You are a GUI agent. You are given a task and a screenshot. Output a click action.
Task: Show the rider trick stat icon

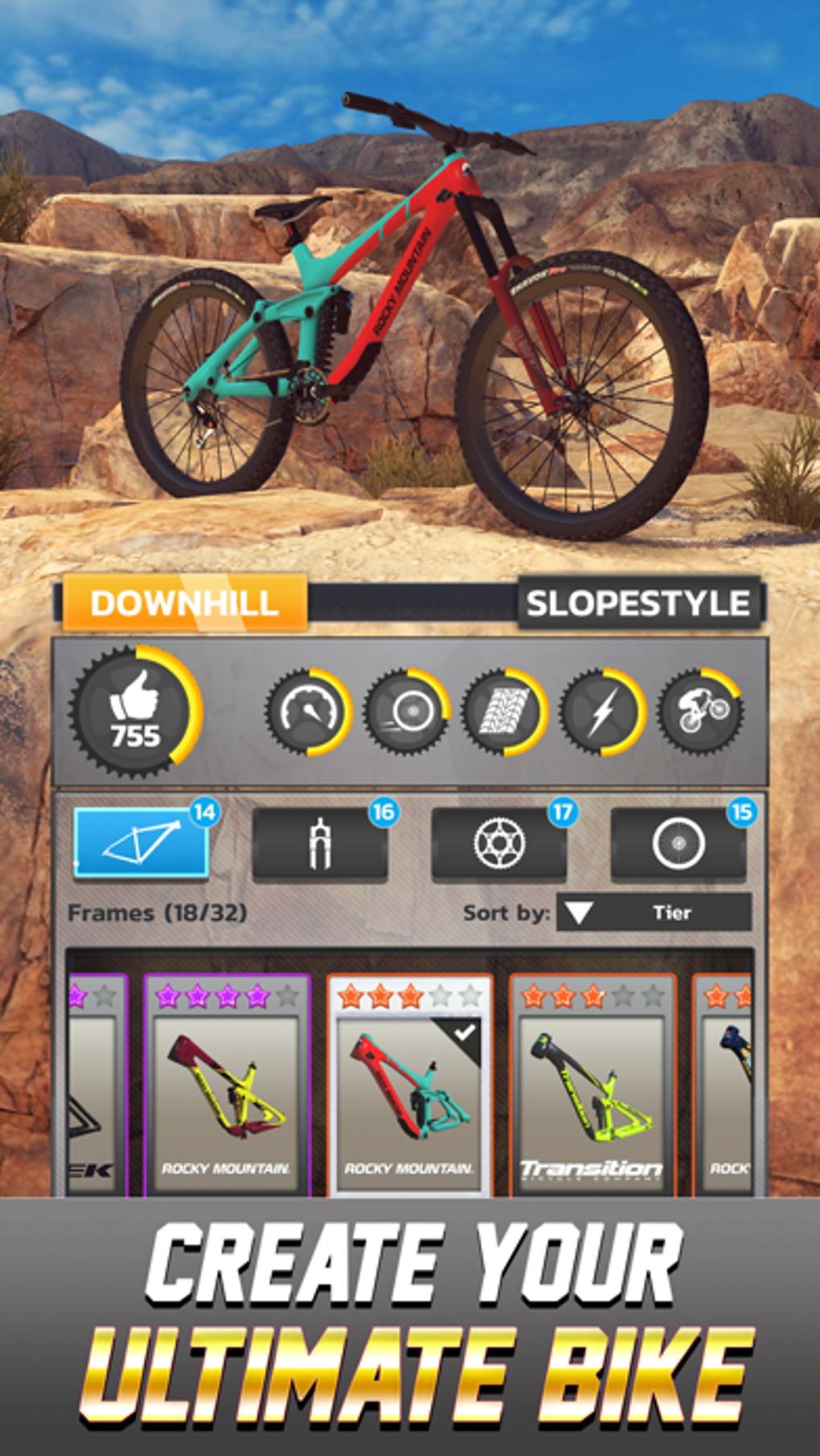[x=700, y=712]
